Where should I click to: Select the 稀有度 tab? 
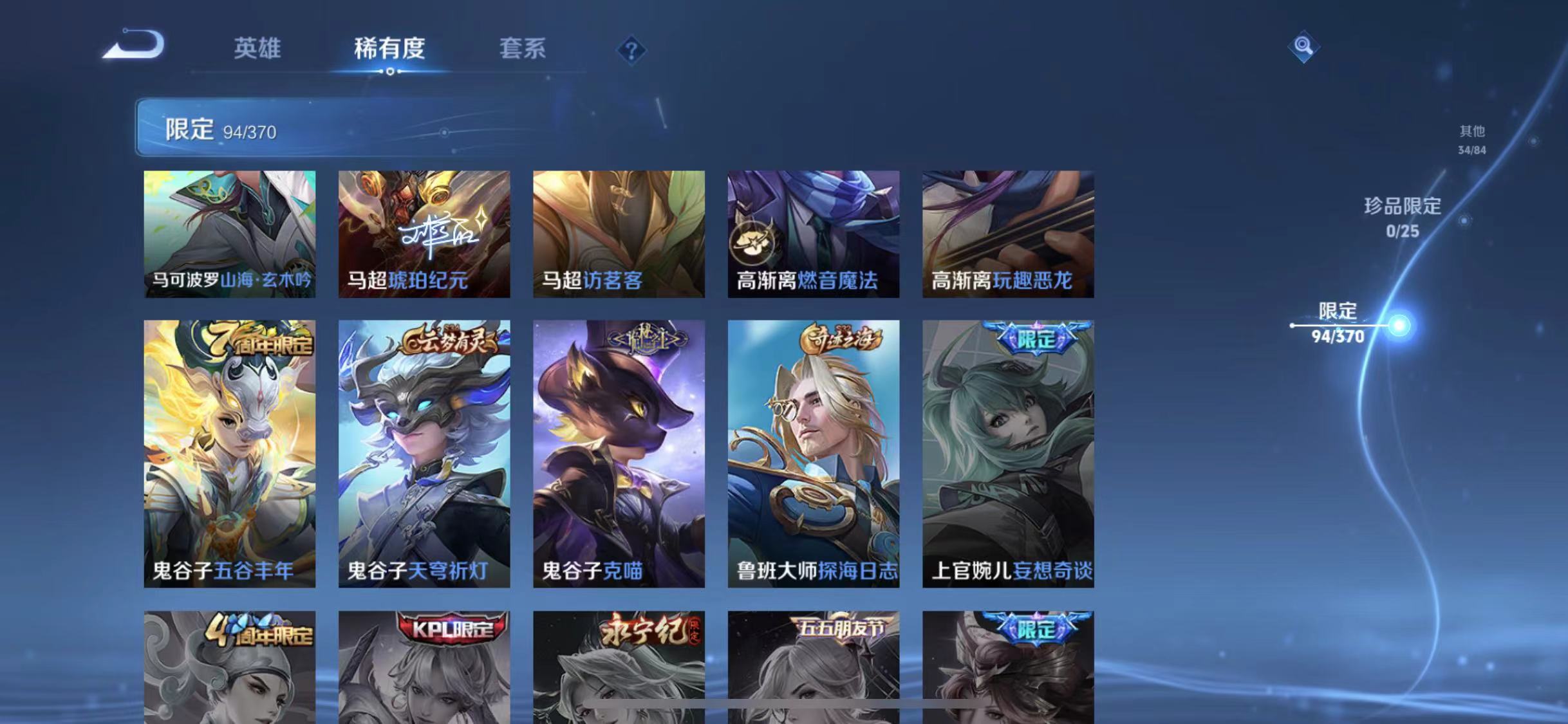[x=390, y=50]
